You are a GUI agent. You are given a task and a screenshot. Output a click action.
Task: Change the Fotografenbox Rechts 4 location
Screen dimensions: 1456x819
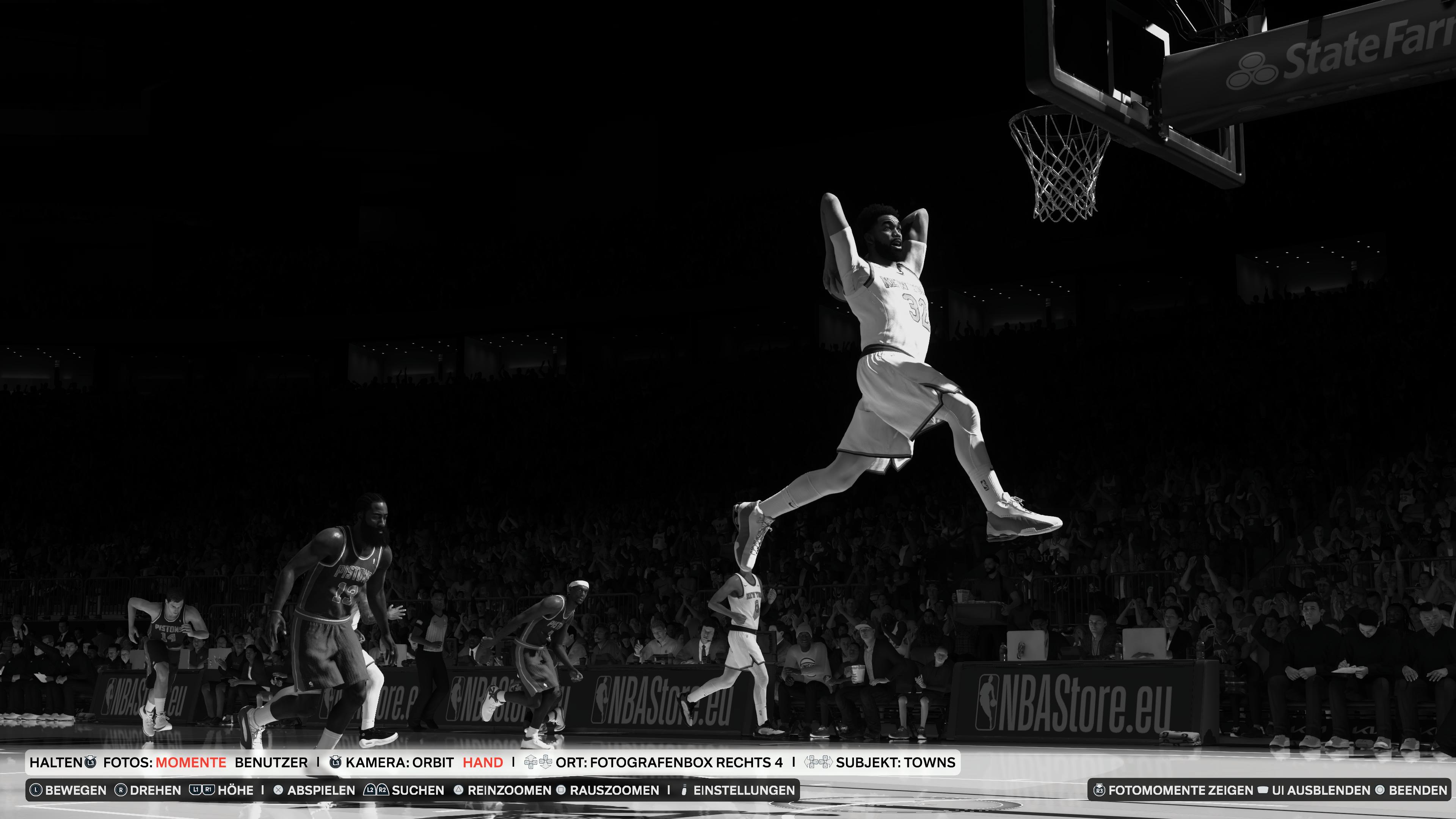tap(668, 763)
